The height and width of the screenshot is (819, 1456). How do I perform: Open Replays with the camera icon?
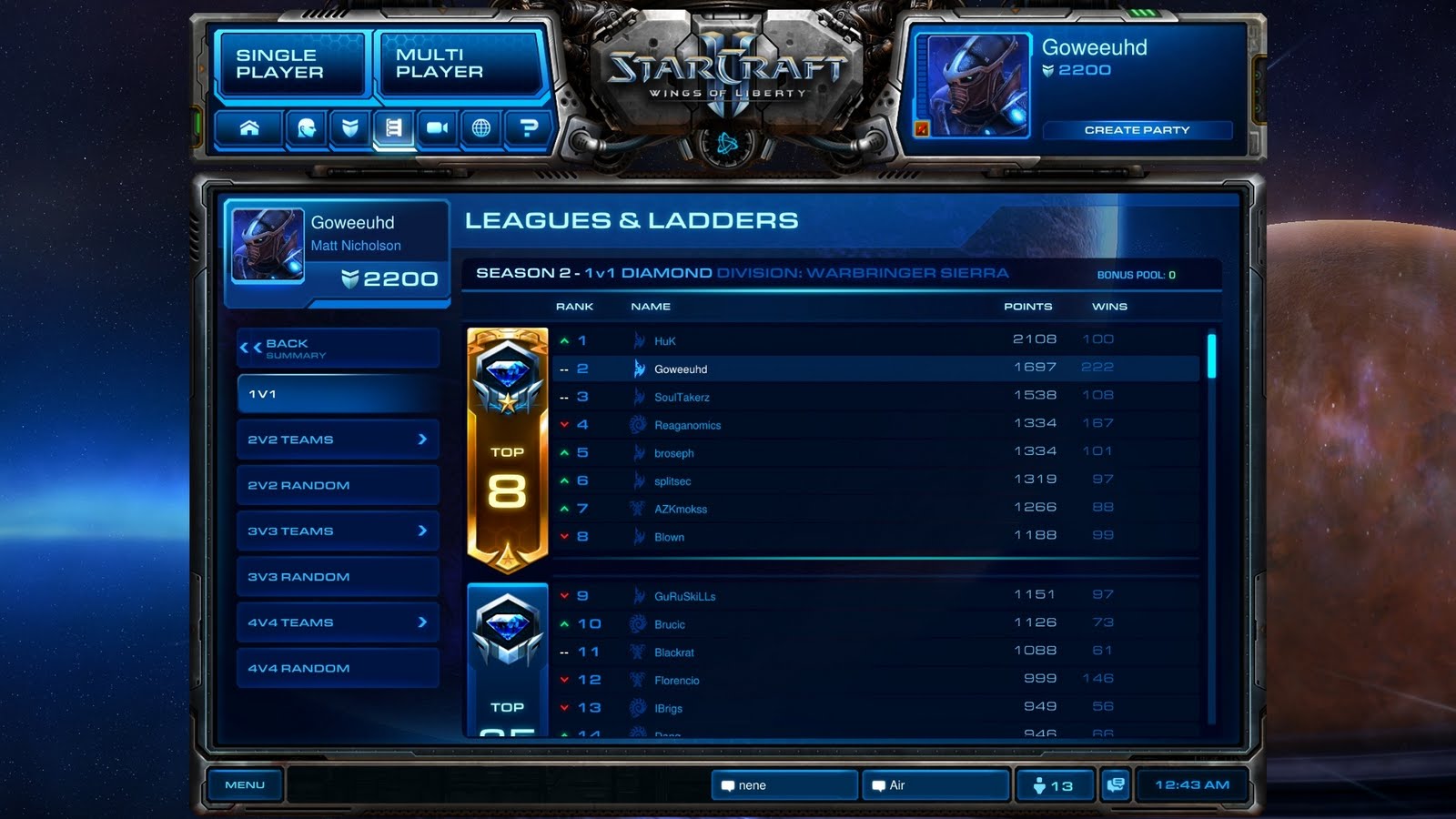pyautogui.click(x=435, y=128)
